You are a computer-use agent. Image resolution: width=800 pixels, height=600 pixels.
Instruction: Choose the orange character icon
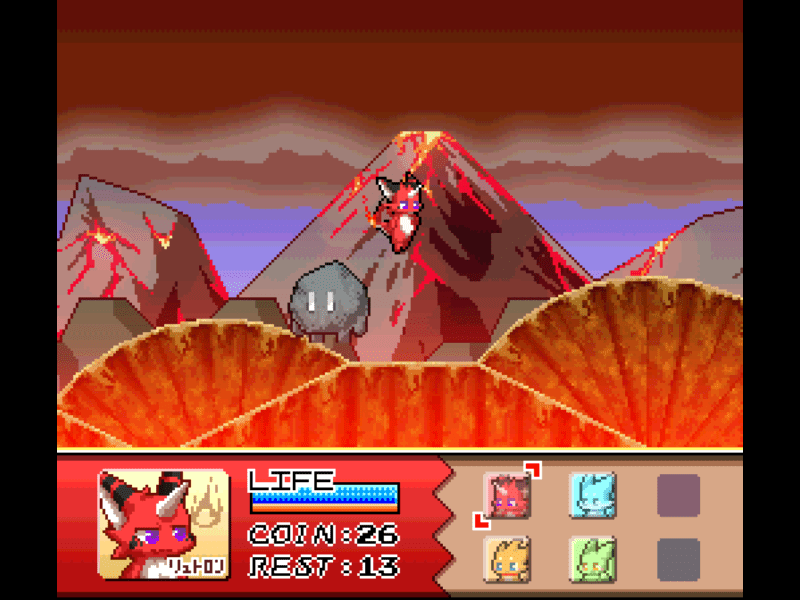tap(507, 559)
